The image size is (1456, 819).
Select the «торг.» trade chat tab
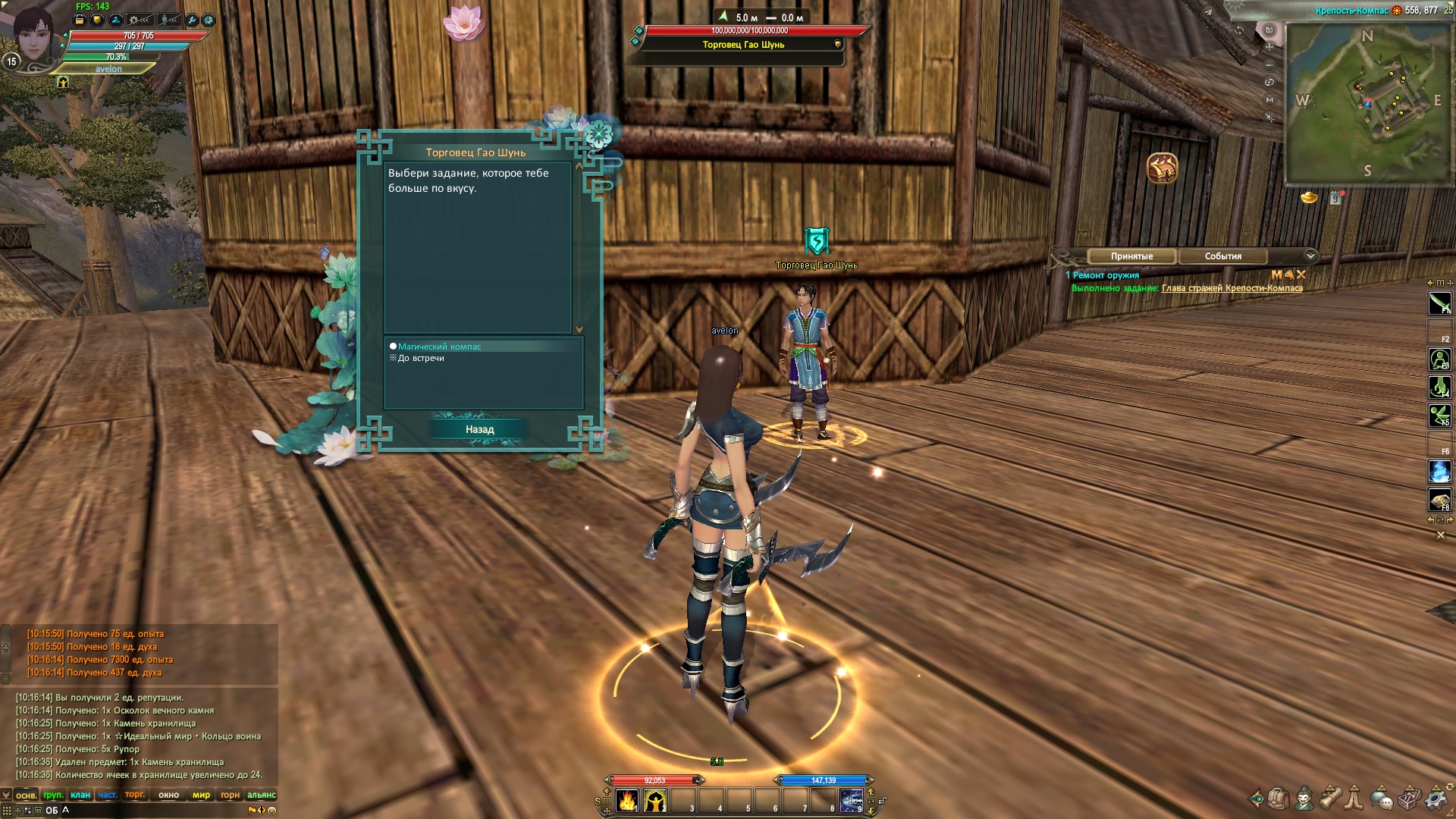click(x=135, y=795)
